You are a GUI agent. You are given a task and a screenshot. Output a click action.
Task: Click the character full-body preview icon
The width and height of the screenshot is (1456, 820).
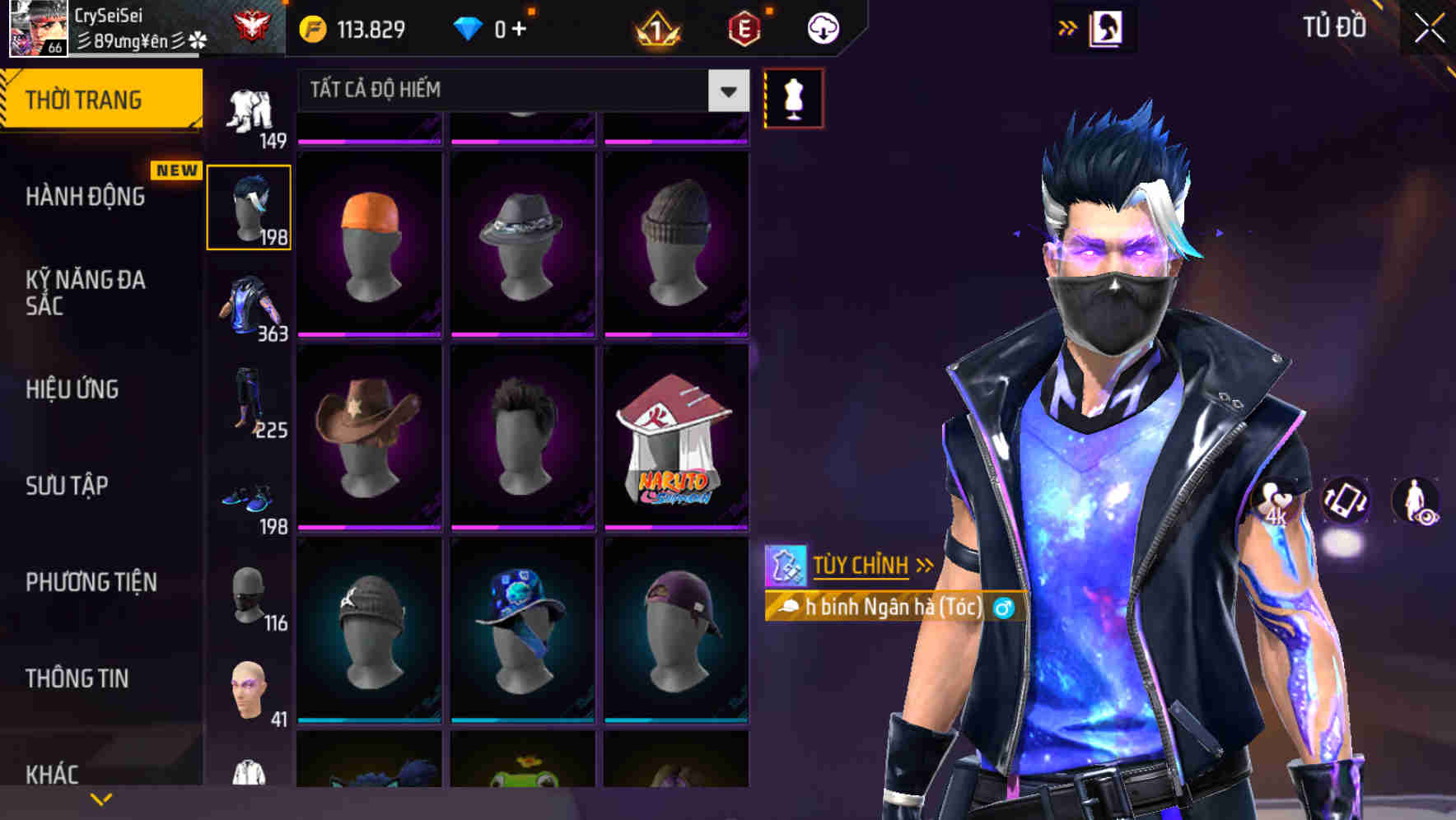(1415, 502)
